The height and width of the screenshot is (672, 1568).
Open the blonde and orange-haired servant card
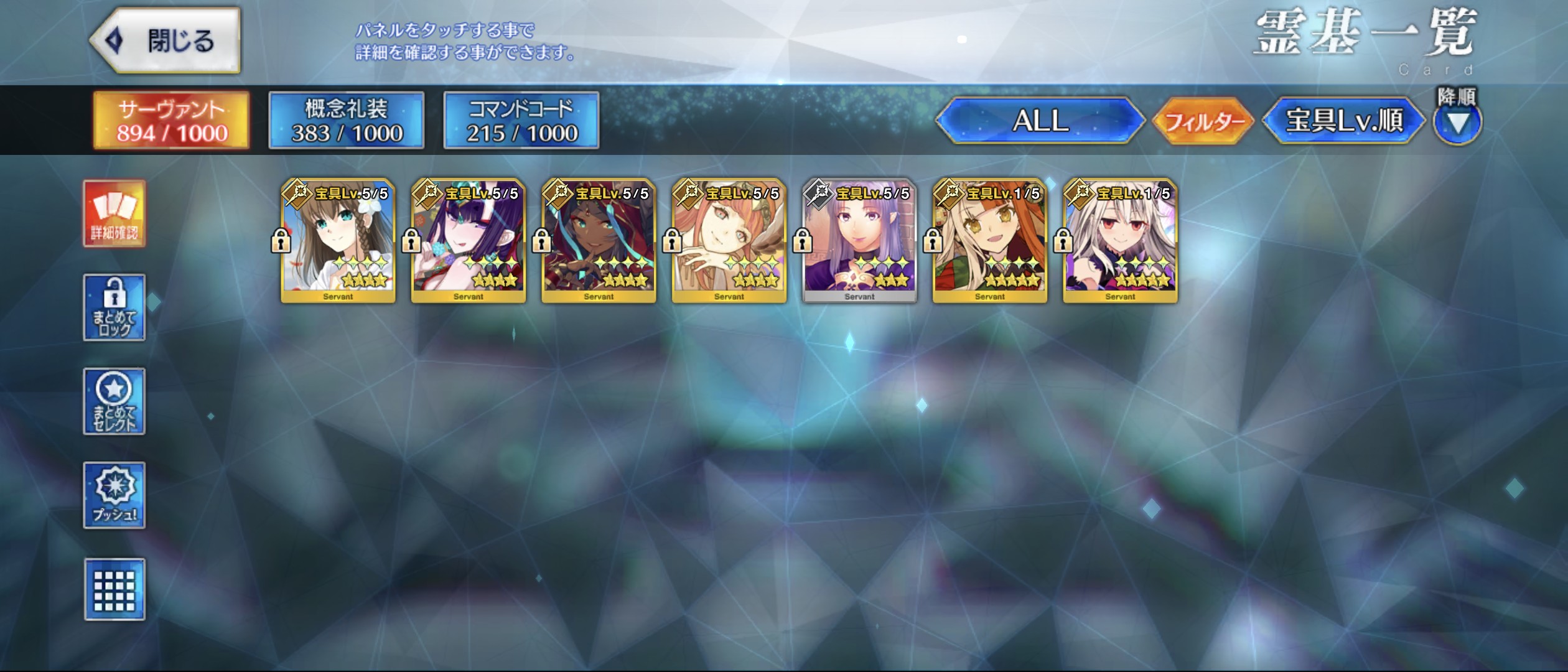click(x=990, y=241)
